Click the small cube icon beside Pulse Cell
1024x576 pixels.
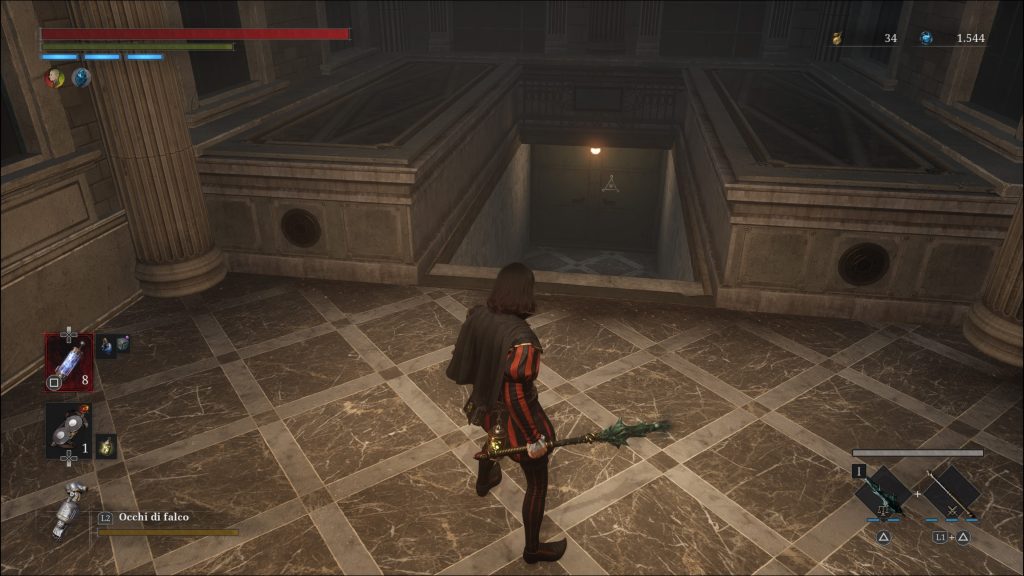pos(123,344)
